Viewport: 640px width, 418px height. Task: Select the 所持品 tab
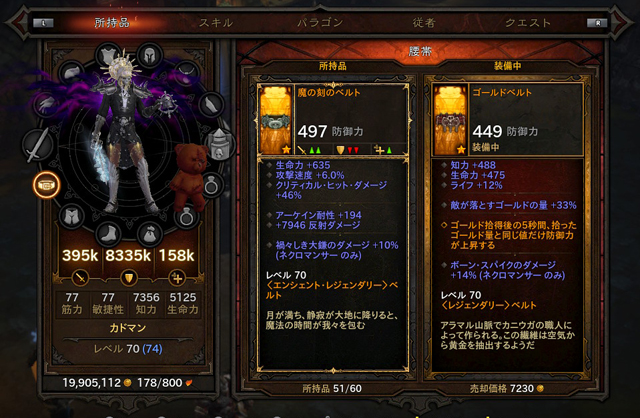point(112,20)
